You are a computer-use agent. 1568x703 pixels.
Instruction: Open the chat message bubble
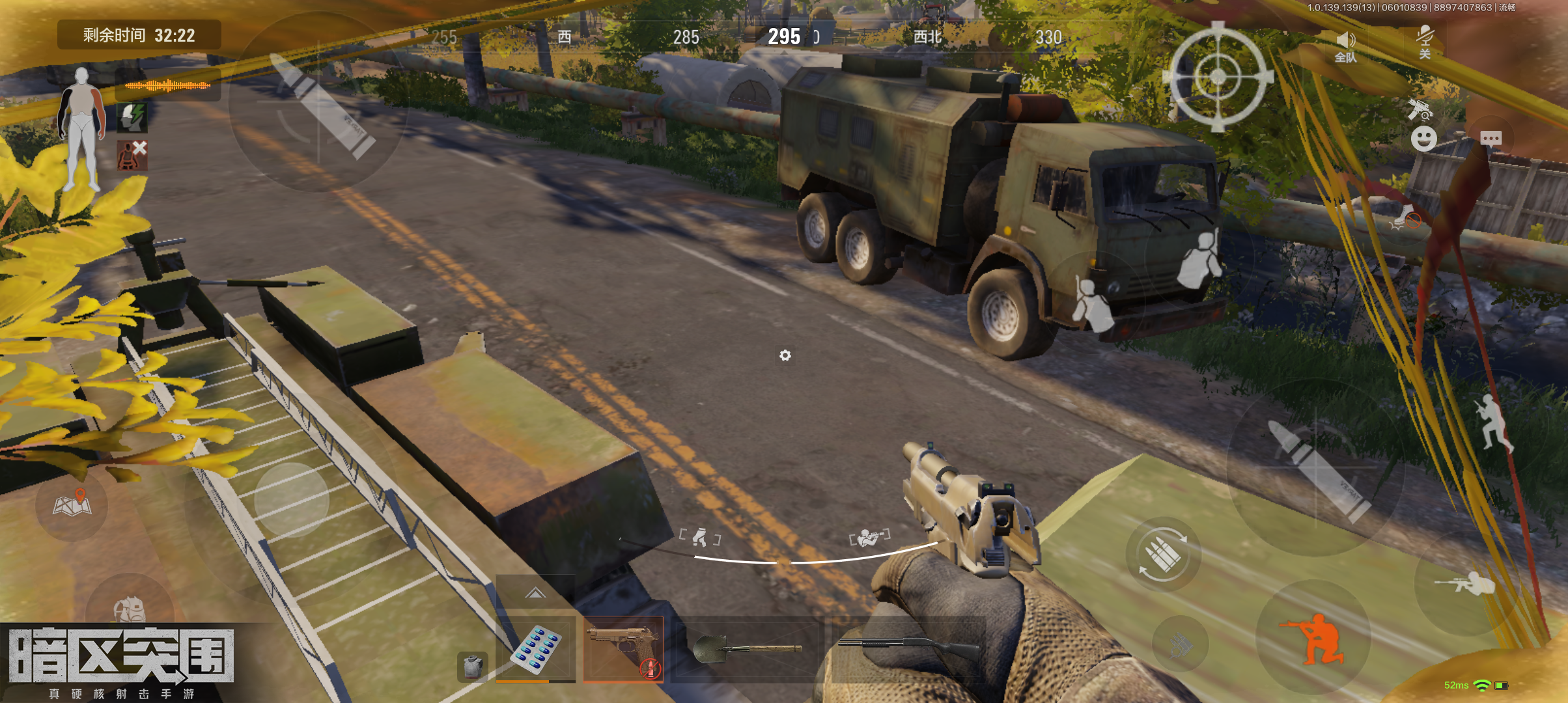point(1491,138)
